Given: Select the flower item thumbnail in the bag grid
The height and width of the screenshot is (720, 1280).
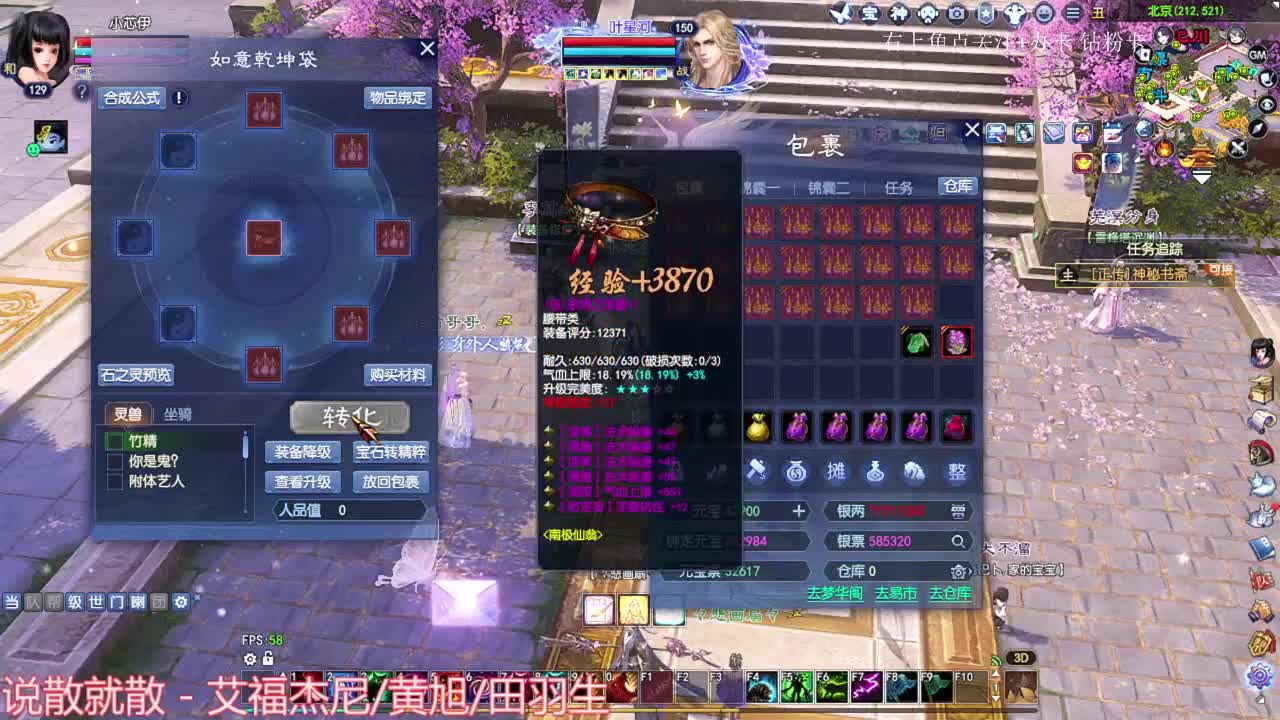Looking at the screenshot, I should click(957, 342).
